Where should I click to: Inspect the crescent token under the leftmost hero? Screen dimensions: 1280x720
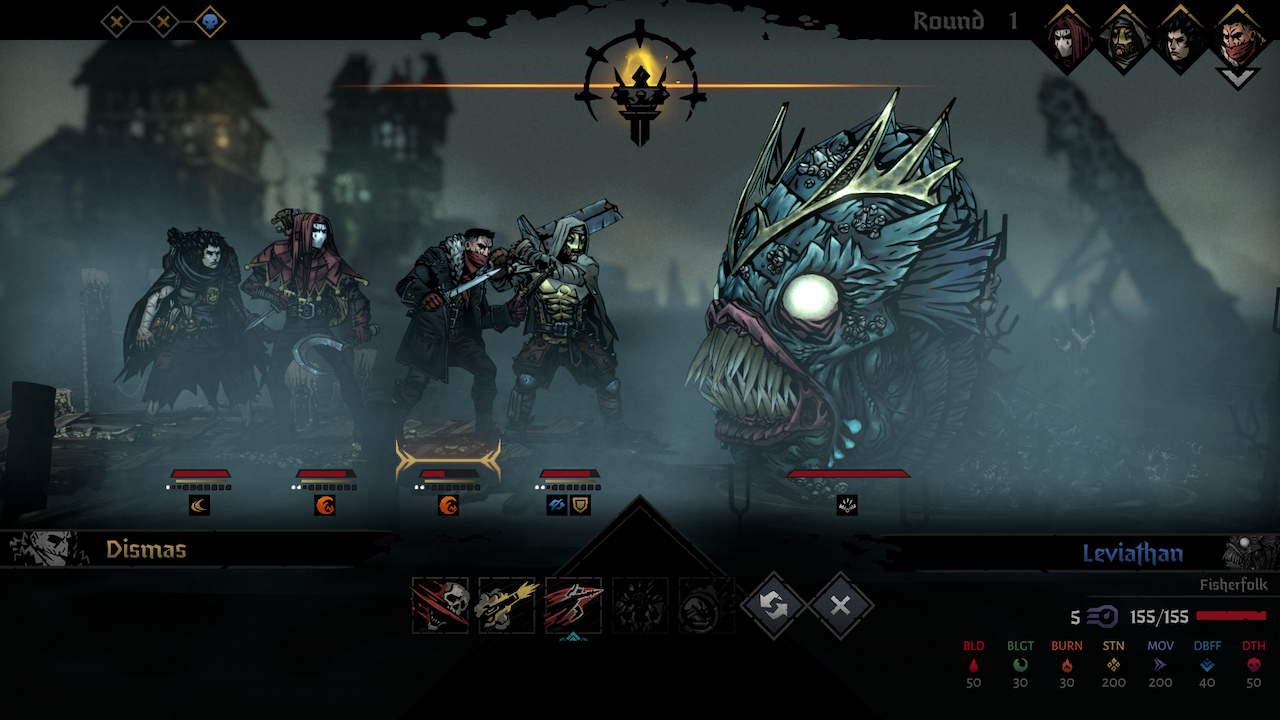click(x=200, y=506)
